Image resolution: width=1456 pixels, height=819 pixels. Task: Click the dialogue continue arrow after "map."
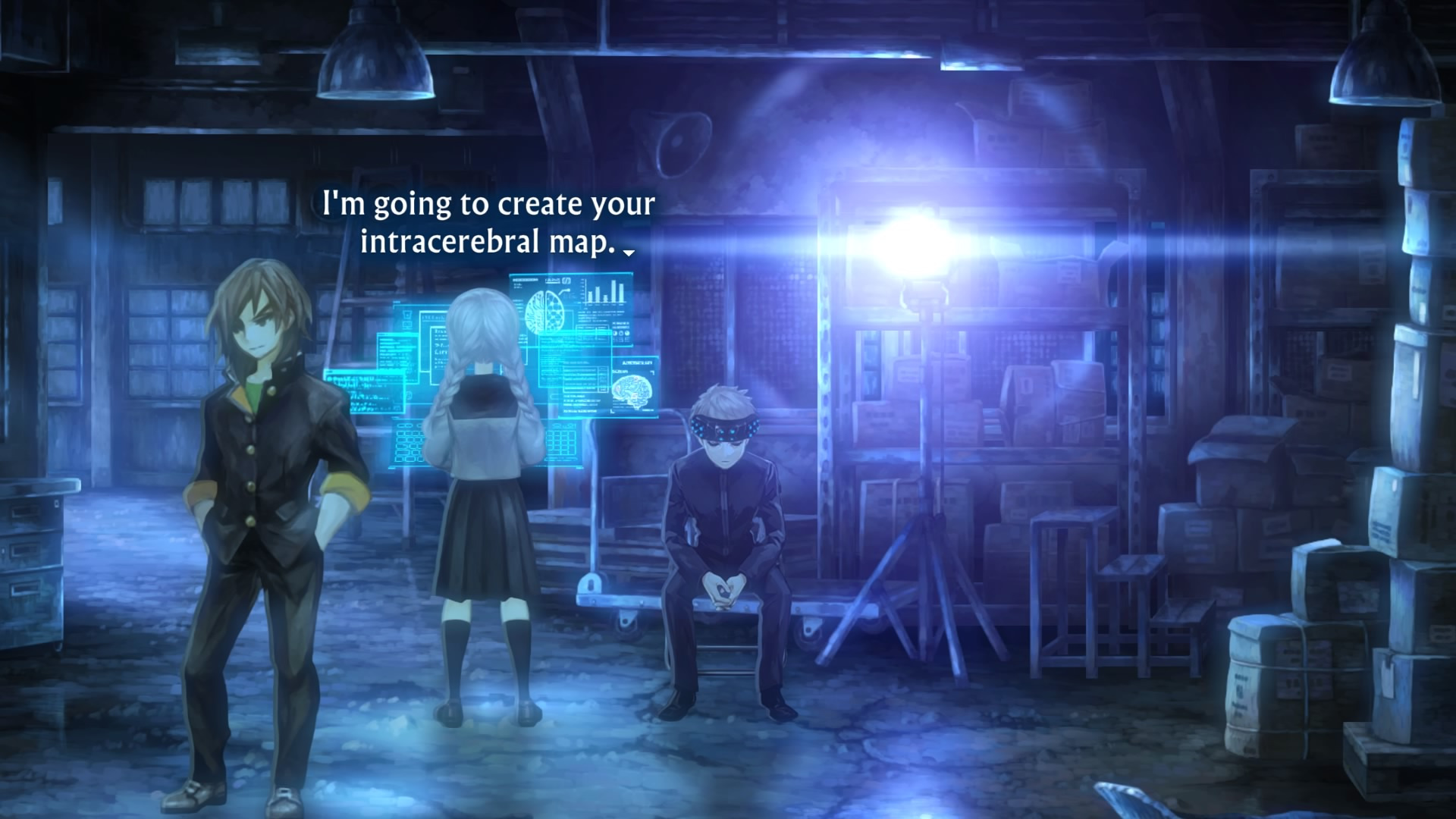(628, 253)
